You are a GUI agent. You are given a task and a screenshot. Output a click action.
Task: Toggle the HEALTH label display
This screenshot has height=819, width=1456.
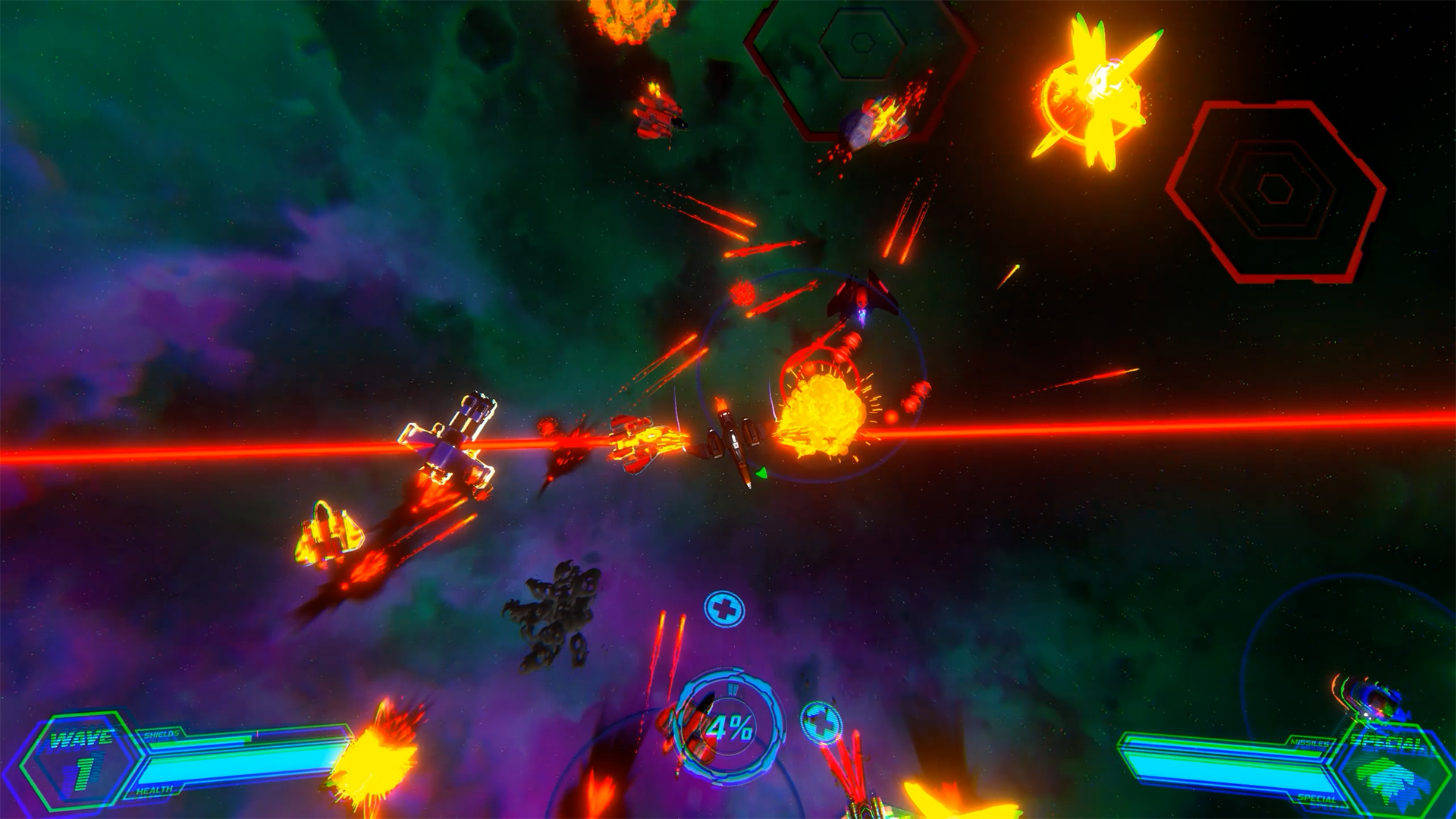pos(154,789)
